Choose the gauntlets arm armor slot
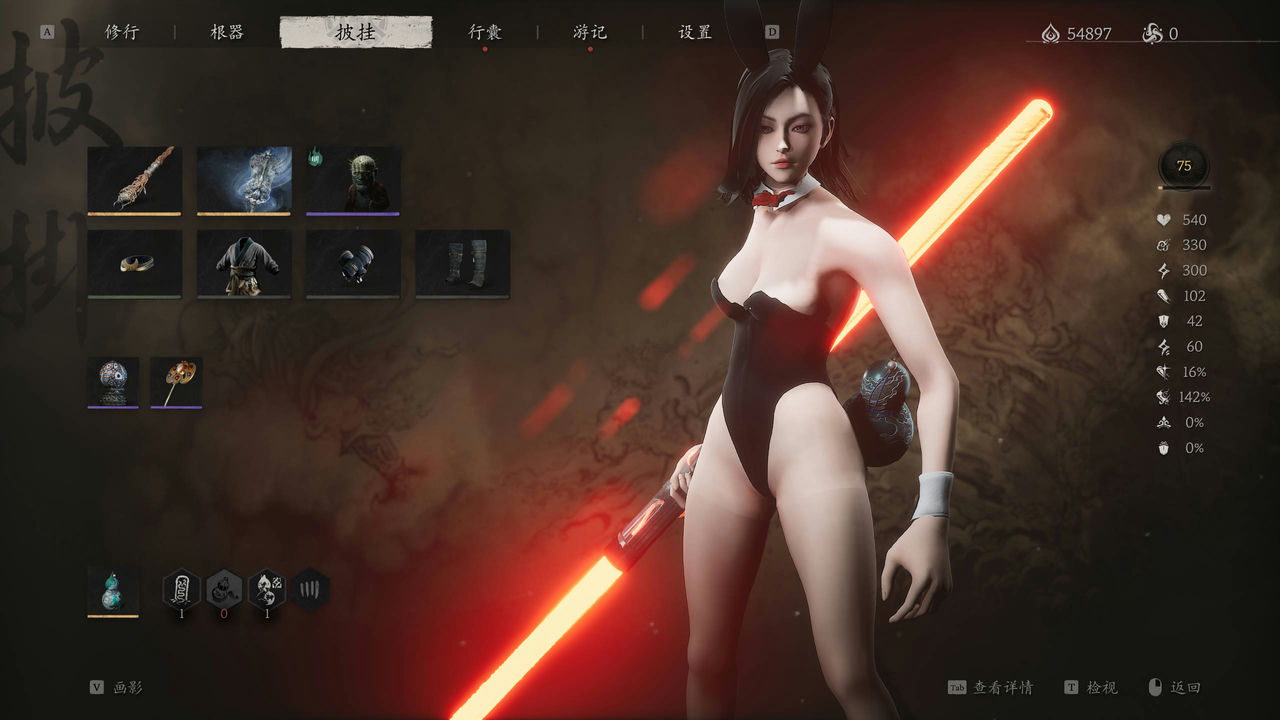 coord(353,263)
